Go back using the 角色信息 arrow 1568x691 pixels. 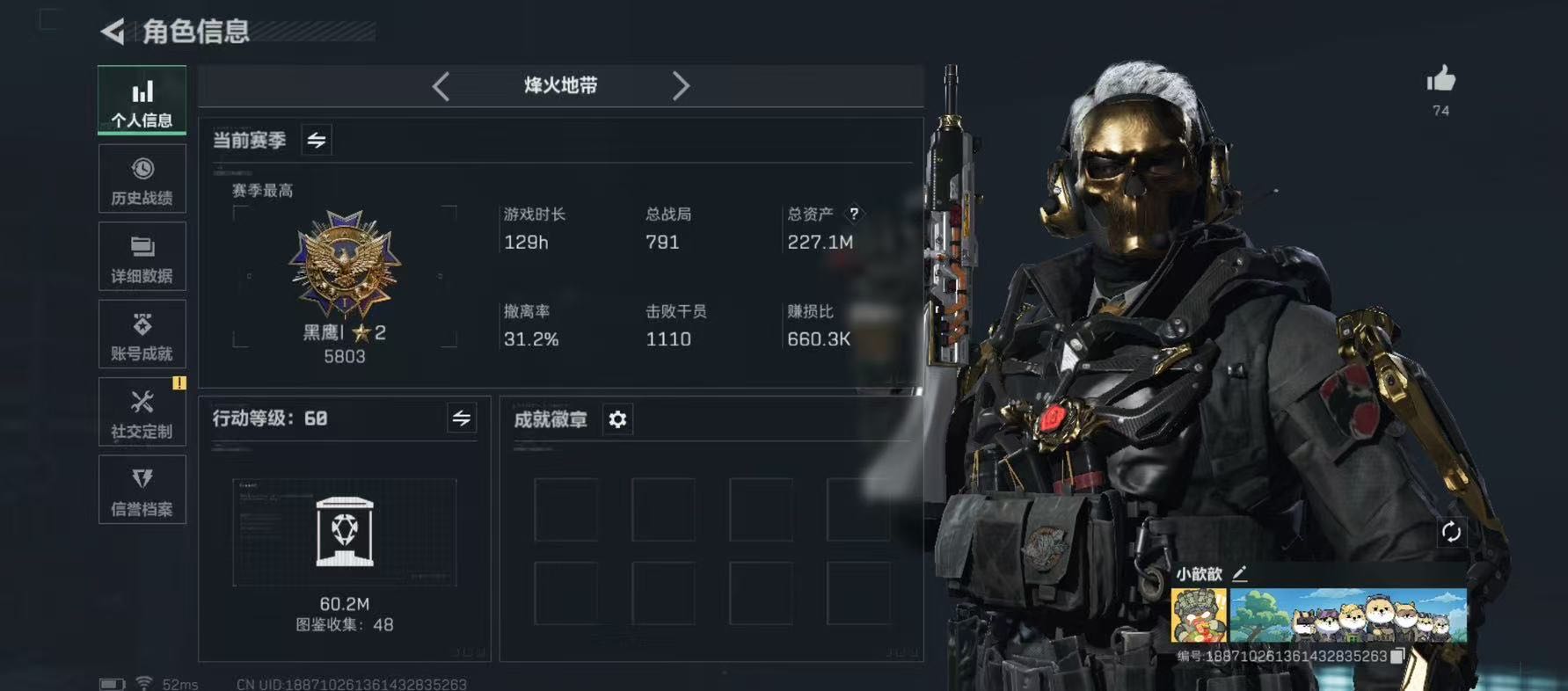coord(113,32)
